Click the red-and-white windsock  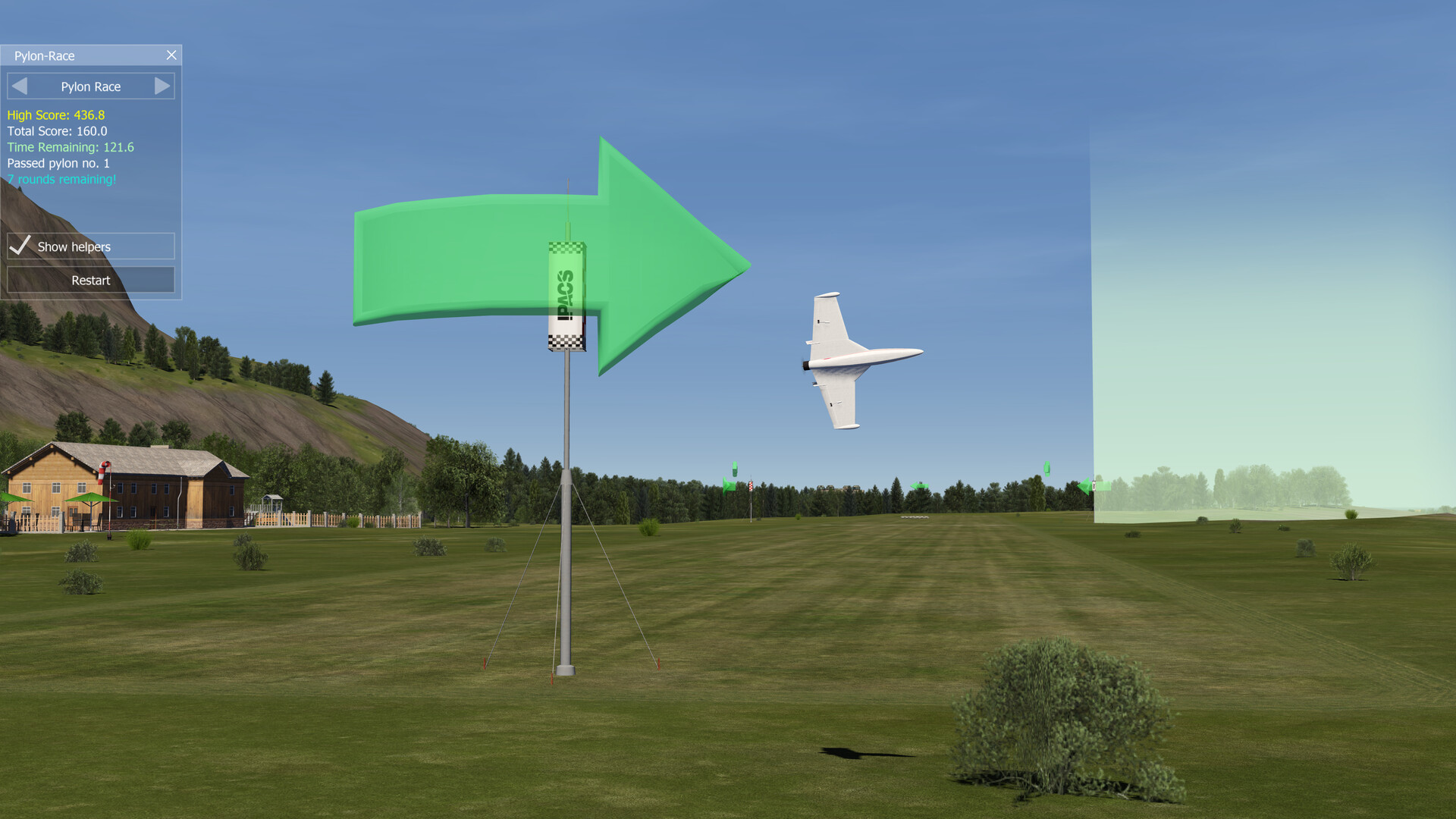pos(101,472)
